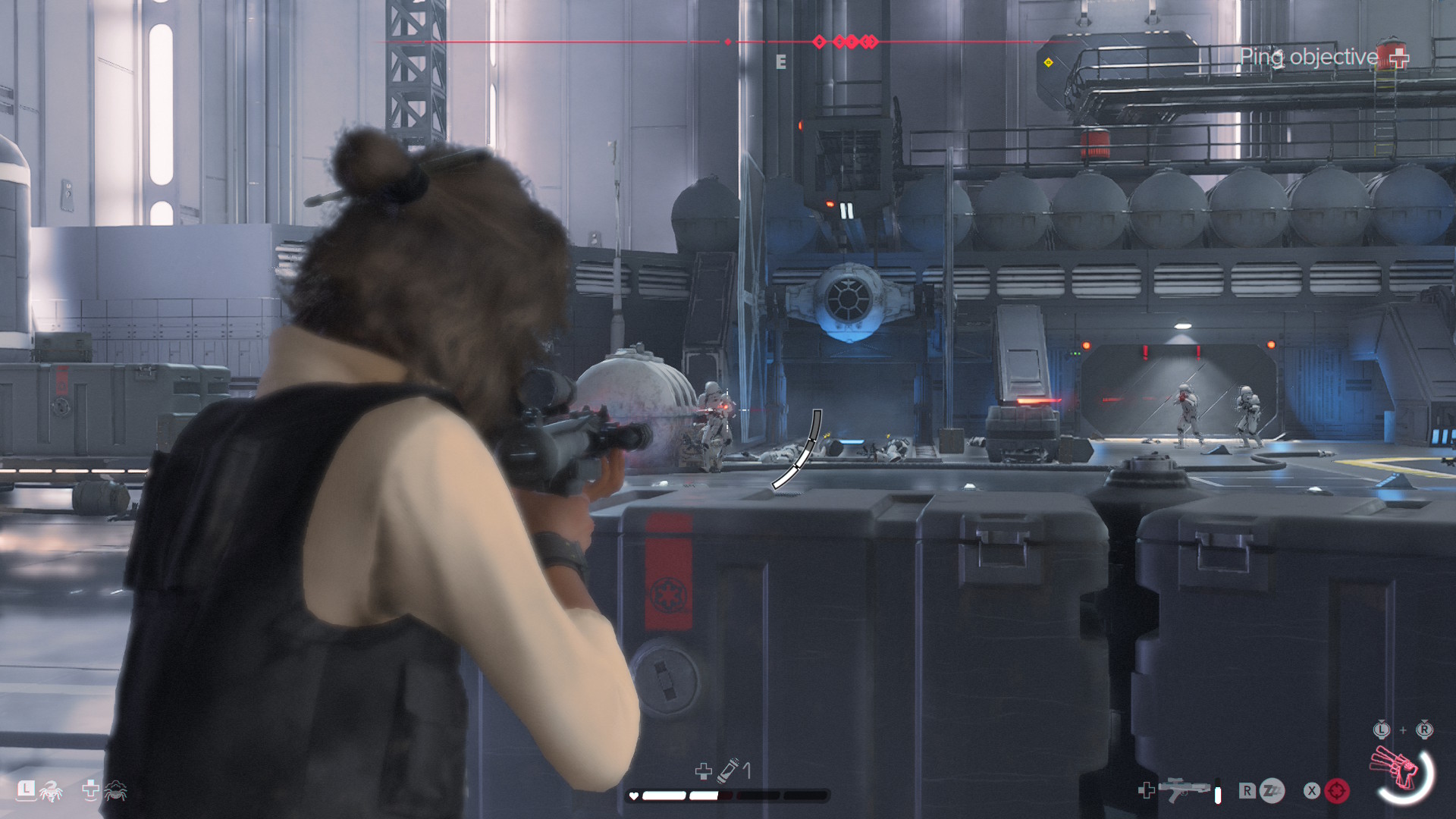
Task: Click the yellow diamond objective marker
Action: [1048, 62]
